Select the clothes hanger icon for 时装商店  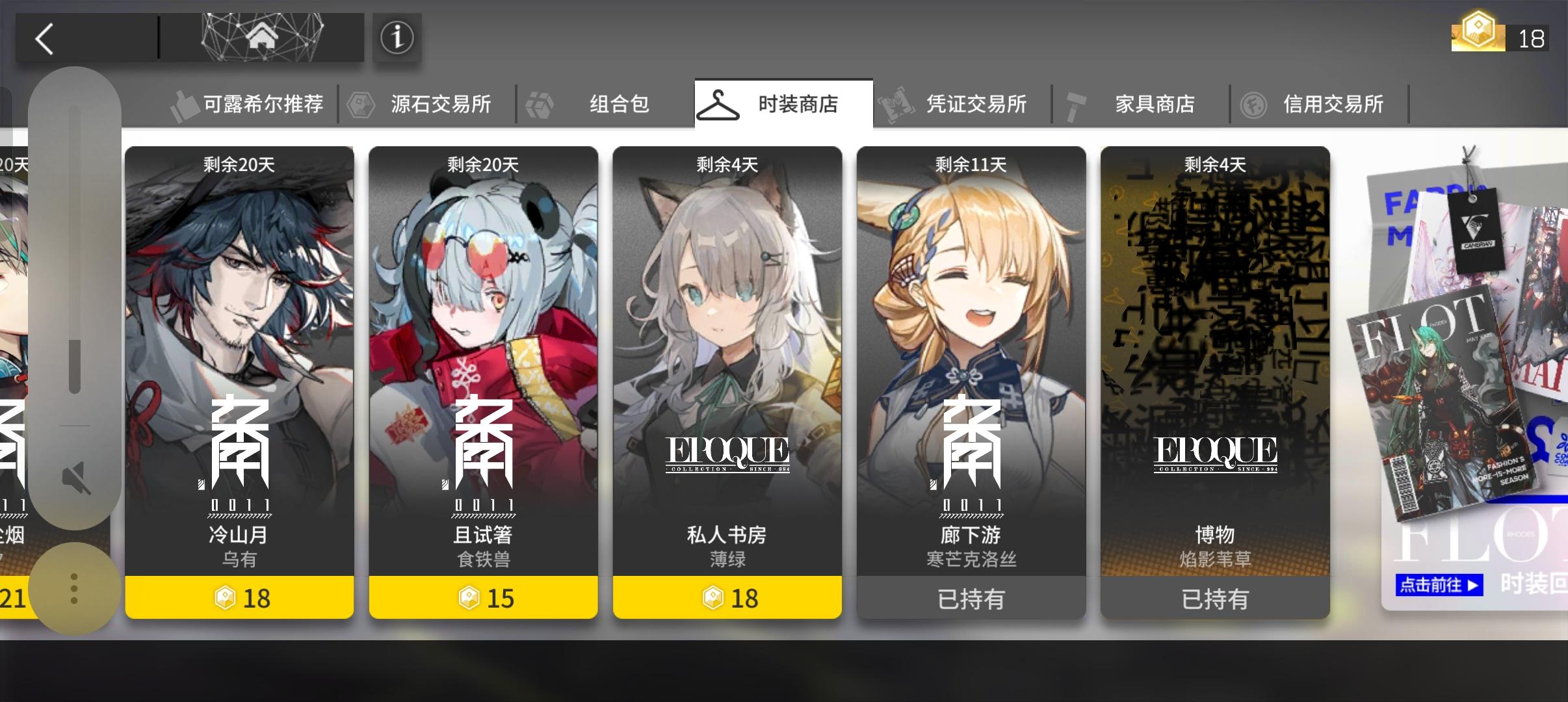point(719,104)
